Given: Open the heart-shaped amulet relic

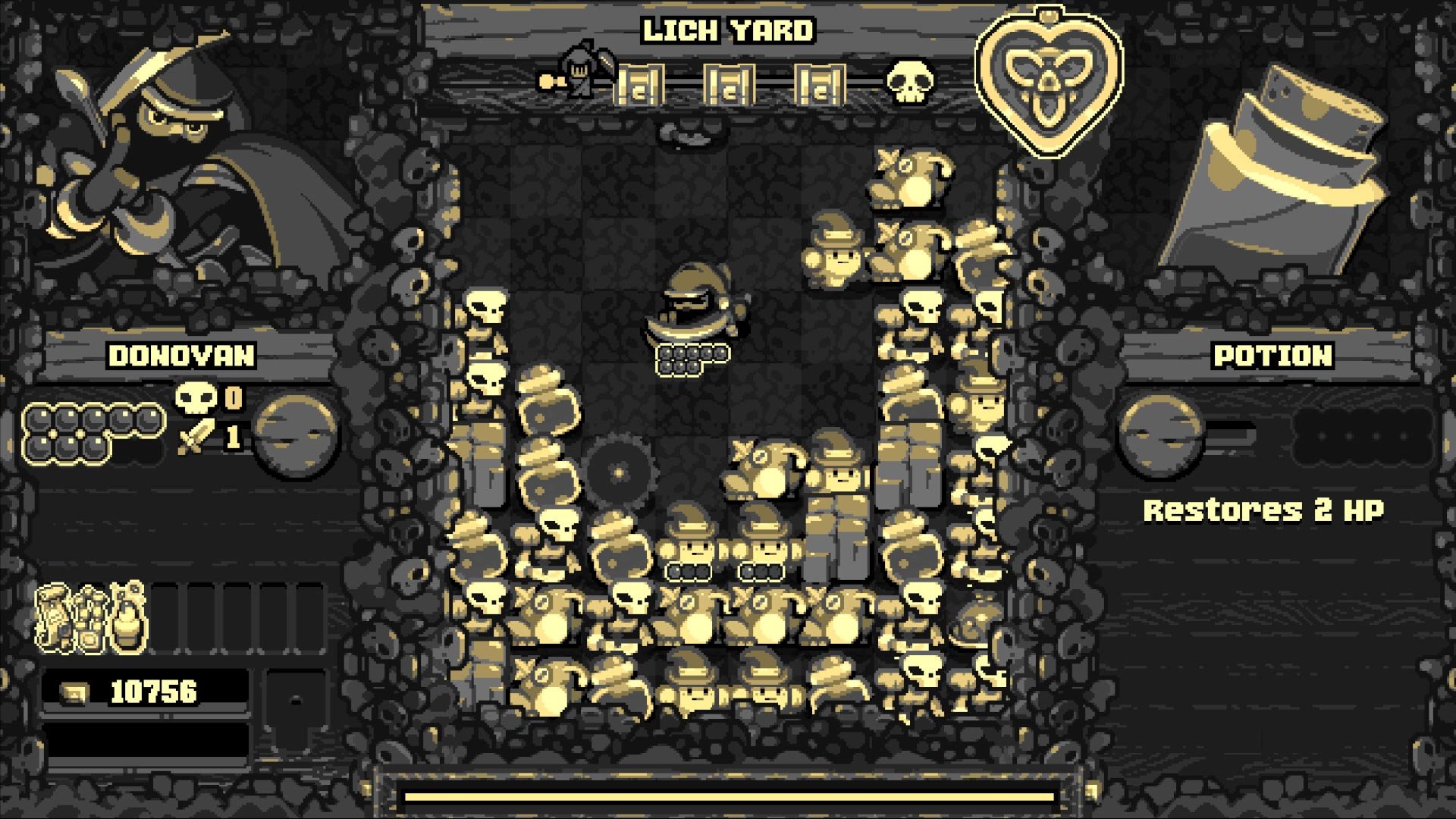Looking at the screenshot, I should tap(1050, 76).
